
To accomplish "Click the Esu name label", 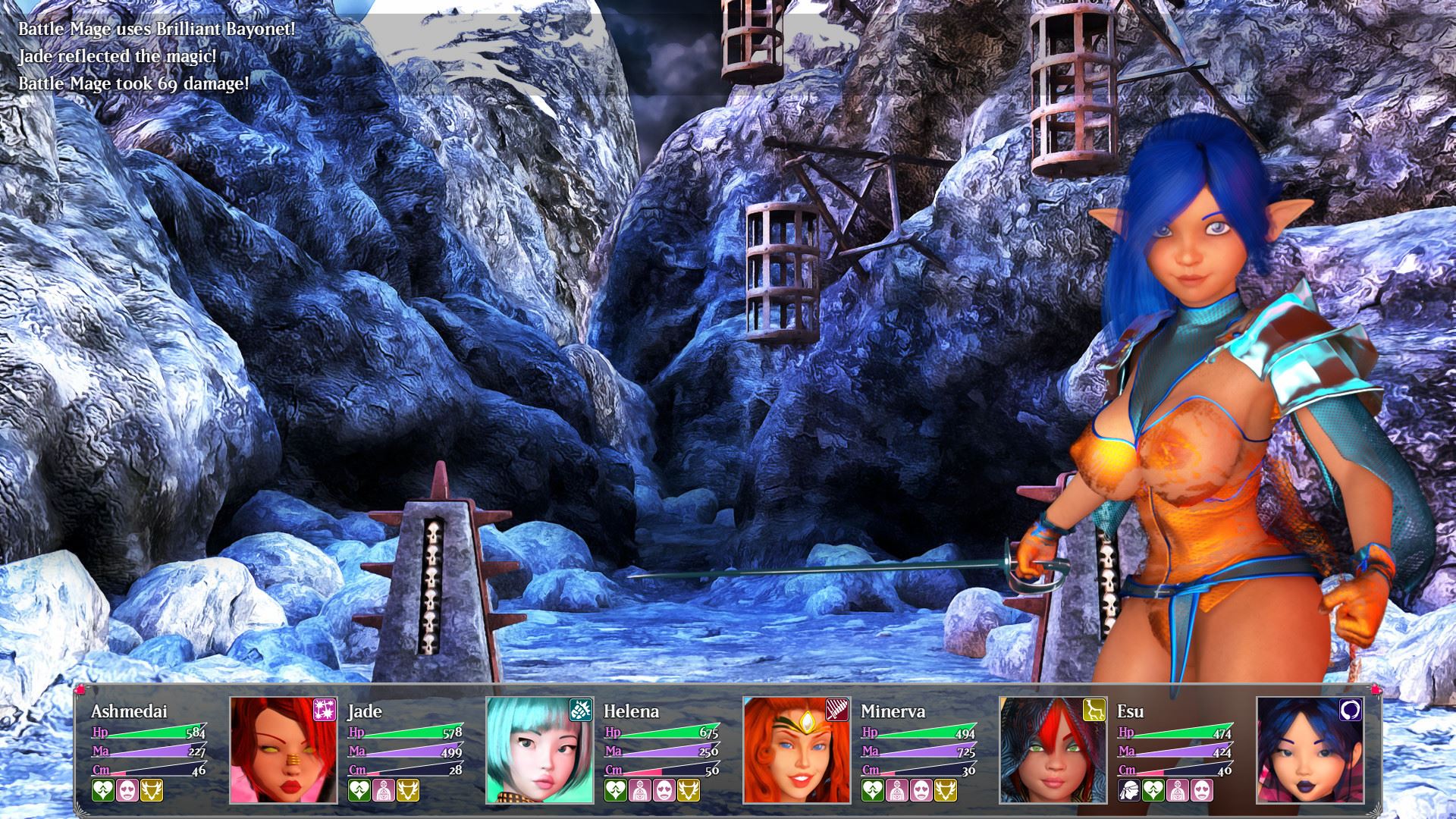I will pos(1131,711).
